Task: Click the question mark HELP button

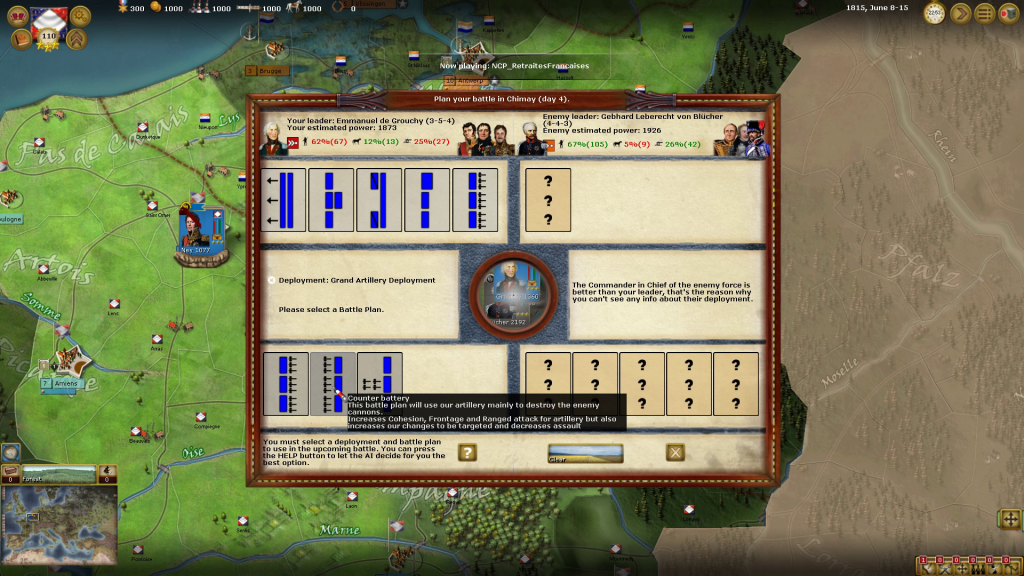Action: (467, 452)
